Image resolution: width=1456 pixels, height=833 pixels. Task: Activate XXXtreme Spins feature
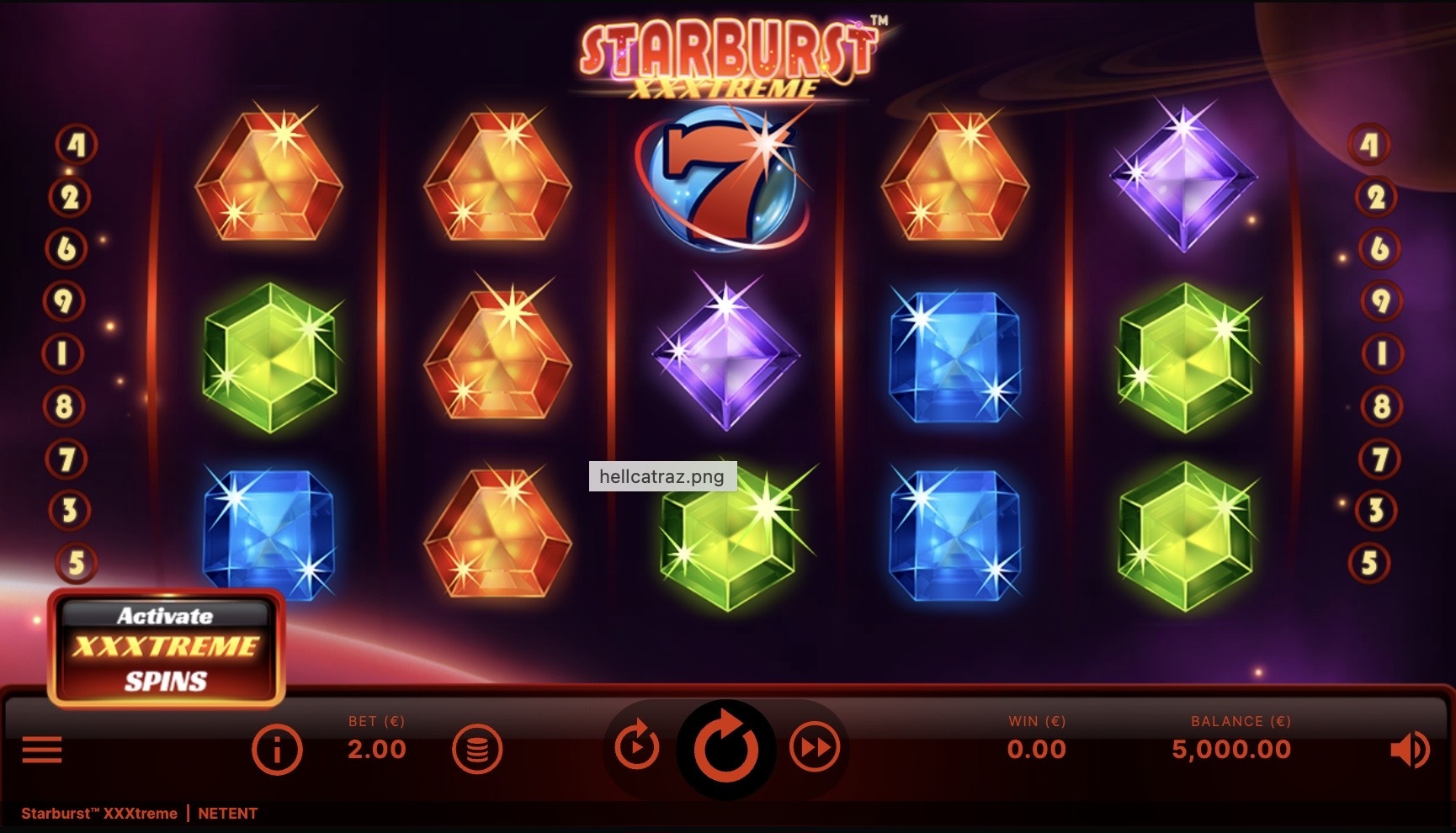166,648
